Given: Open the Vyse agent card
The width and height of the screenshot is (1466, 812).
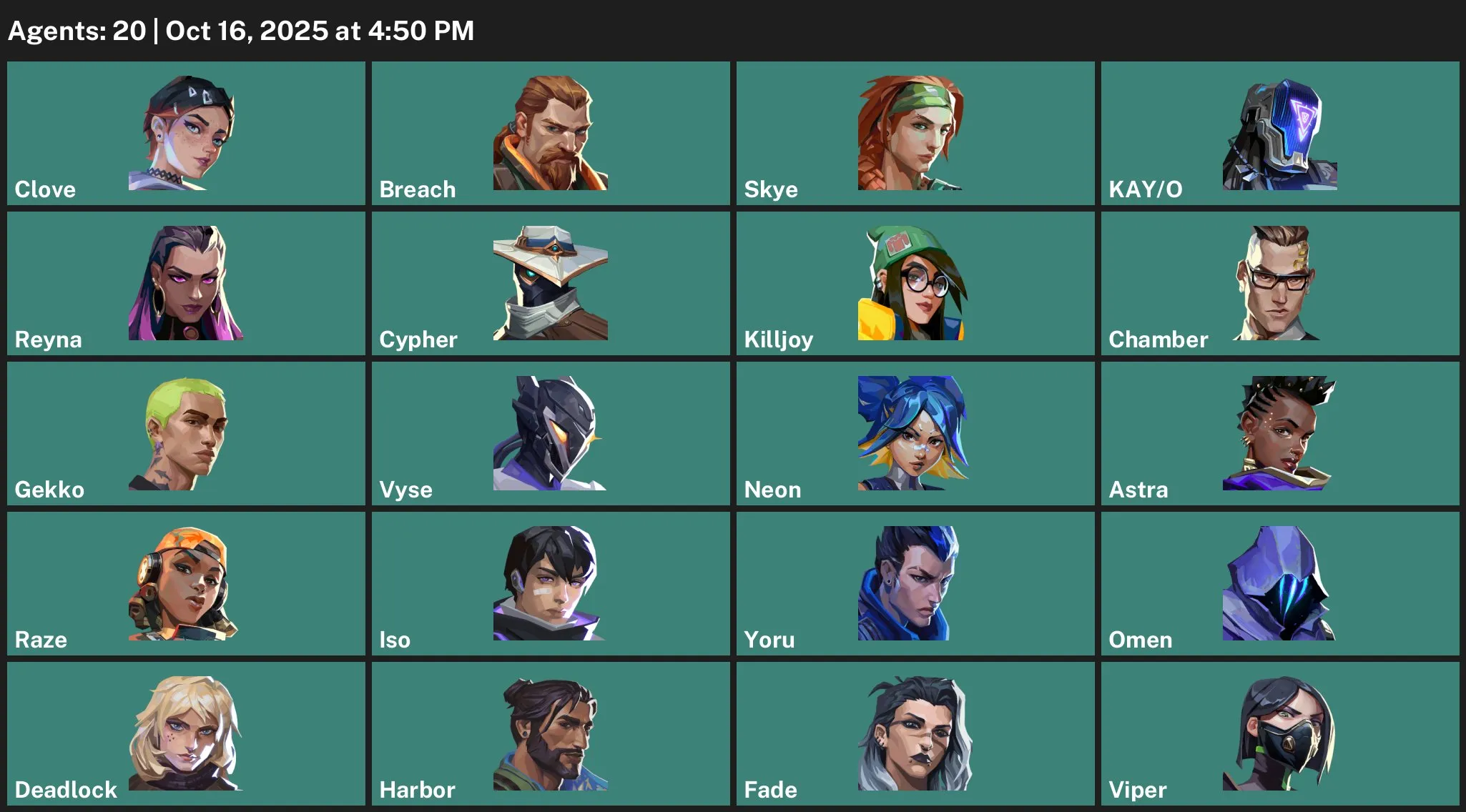Looking at the screenshot, I should coord(551,434).
